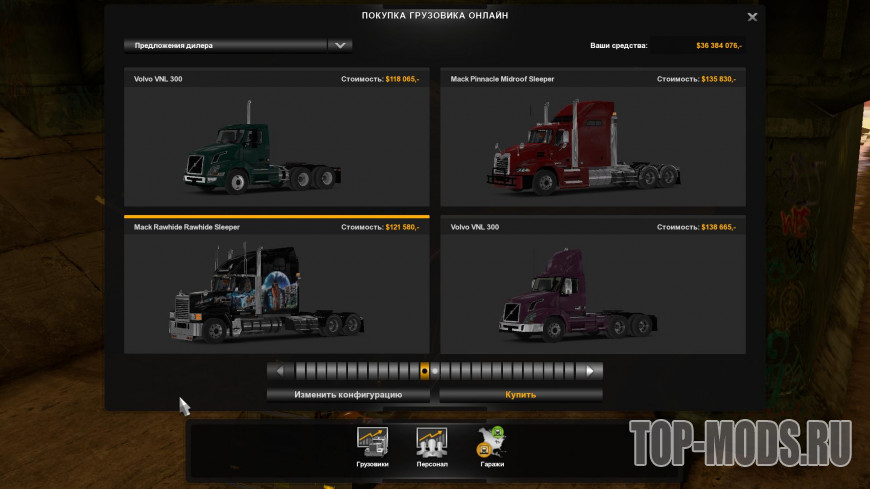Open the Персонал staff section
870x489 pixels.
[x=432, y=447]
